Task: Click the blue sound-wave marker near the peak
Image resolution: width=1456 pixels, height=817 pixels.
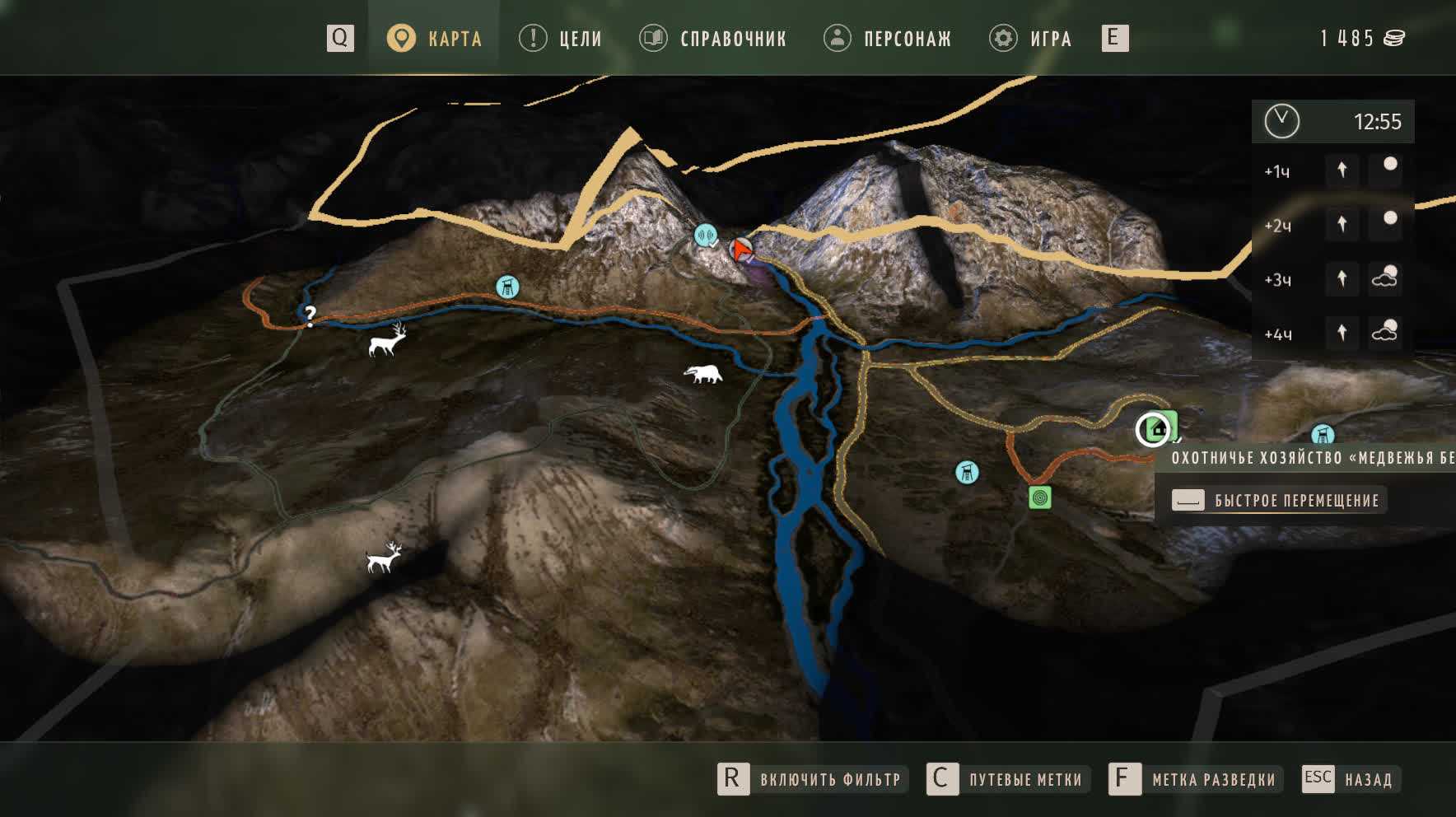Action: (705, 236)
